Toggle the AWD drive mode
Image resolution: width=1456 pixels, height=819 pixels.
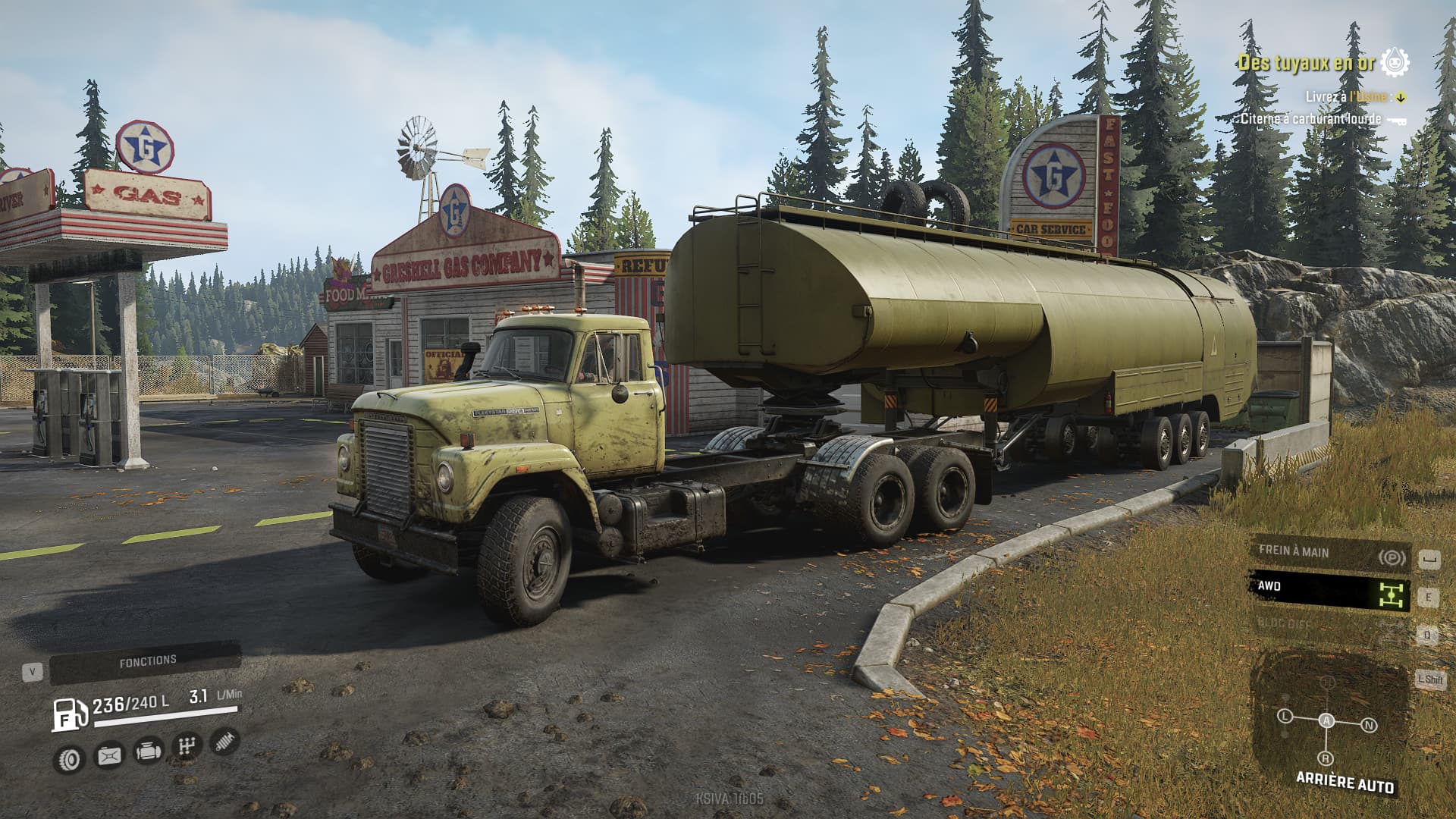coord(1329,590)
